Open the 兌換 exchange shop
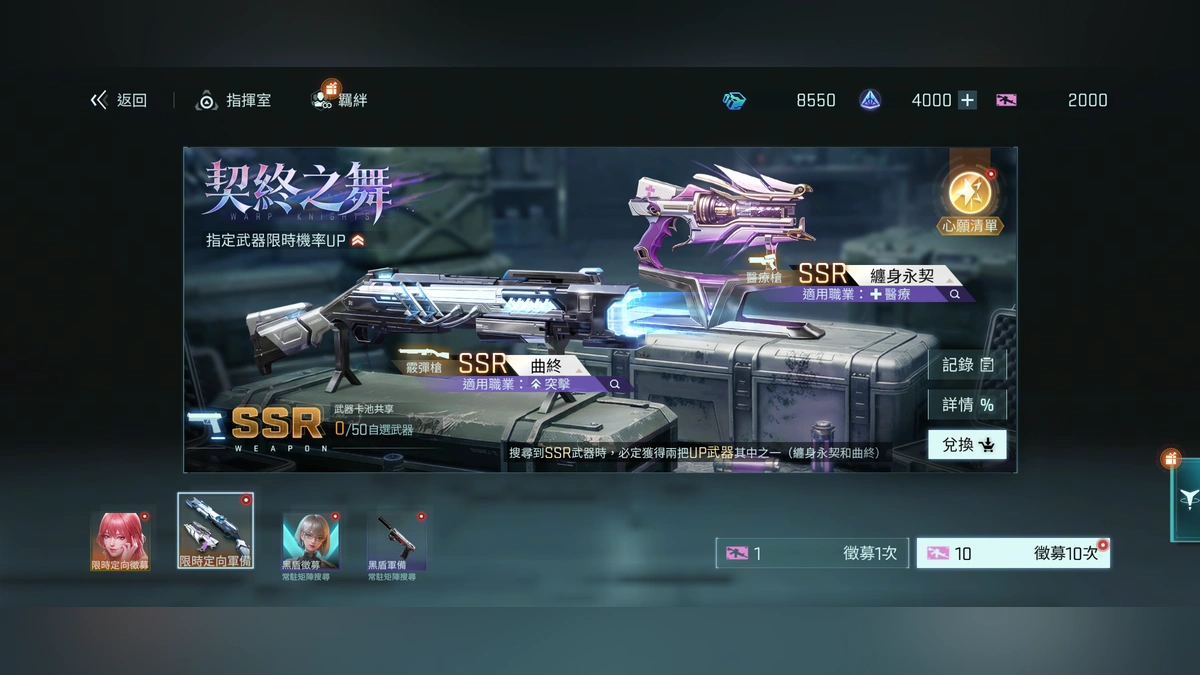This screenshot has width=1200, height=675. coord(967,445)
